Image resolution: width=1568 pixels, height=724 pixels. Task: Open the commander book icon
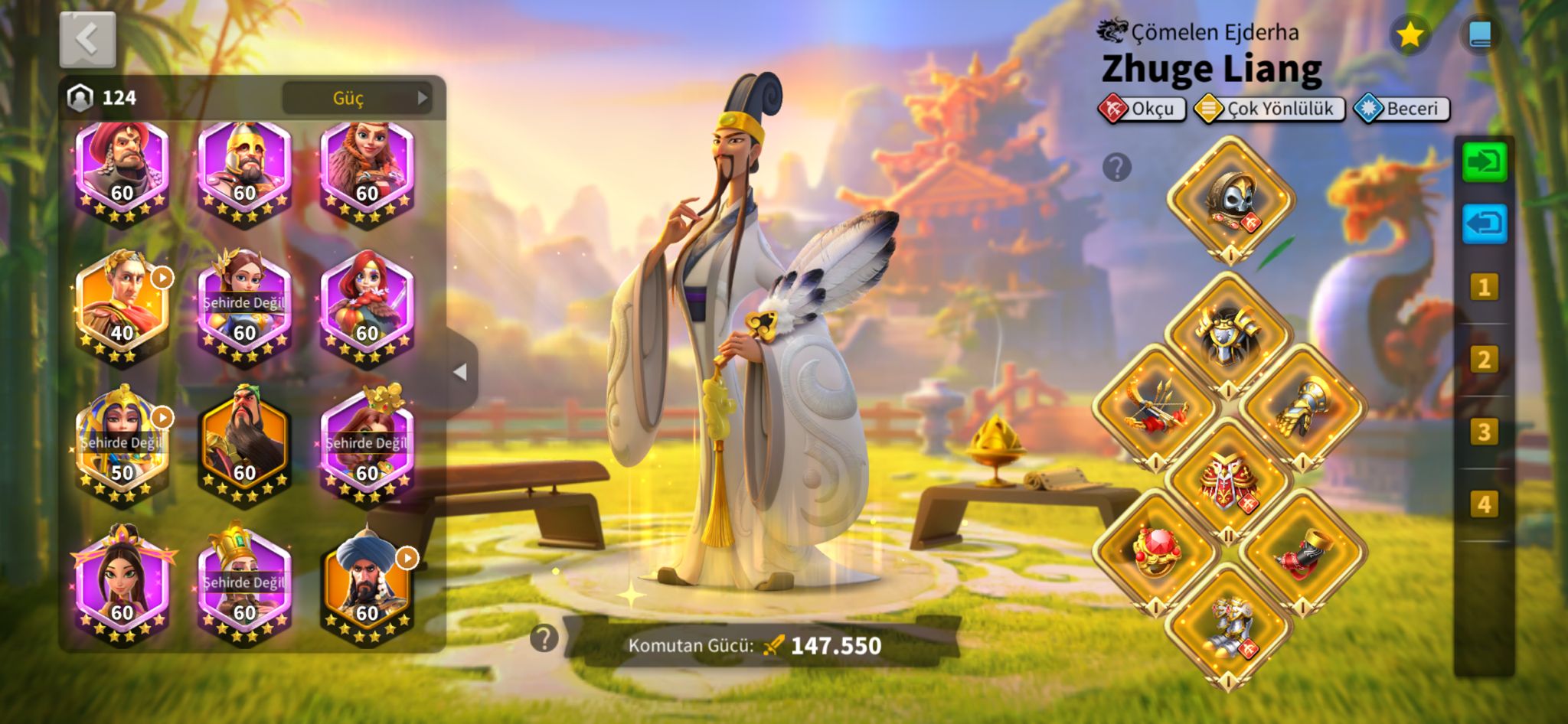tap(1480, 34)
